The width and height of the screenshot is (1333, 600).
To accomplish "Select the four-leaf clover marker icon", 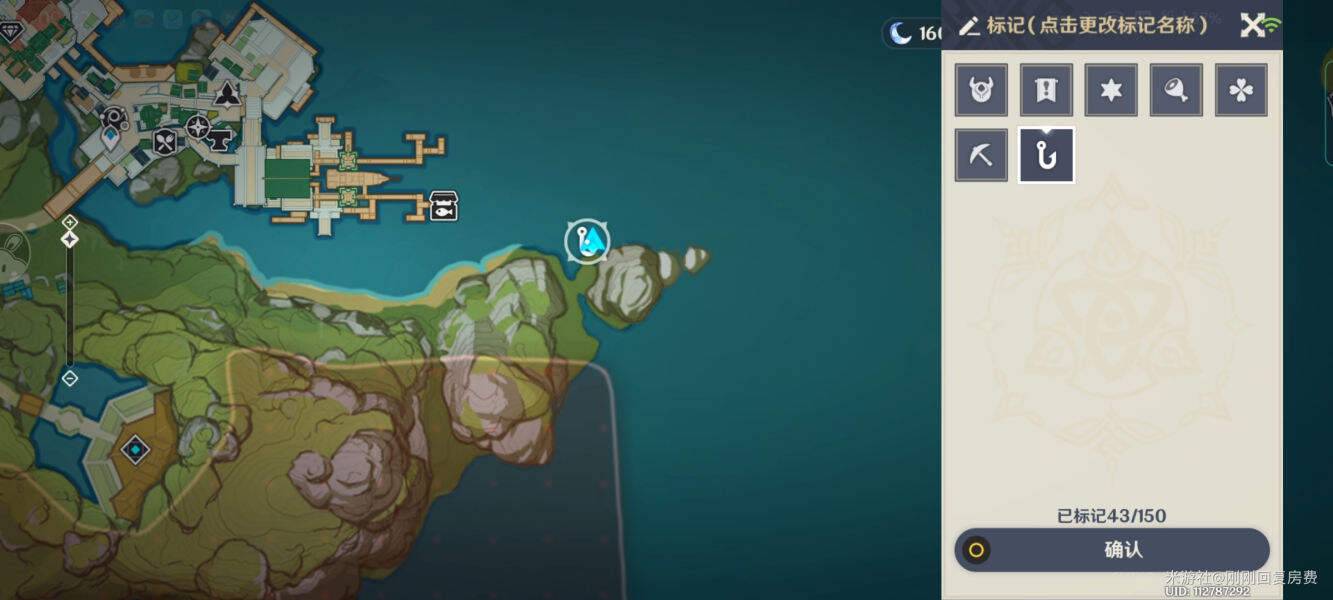I will click(x=1241, y=91).
